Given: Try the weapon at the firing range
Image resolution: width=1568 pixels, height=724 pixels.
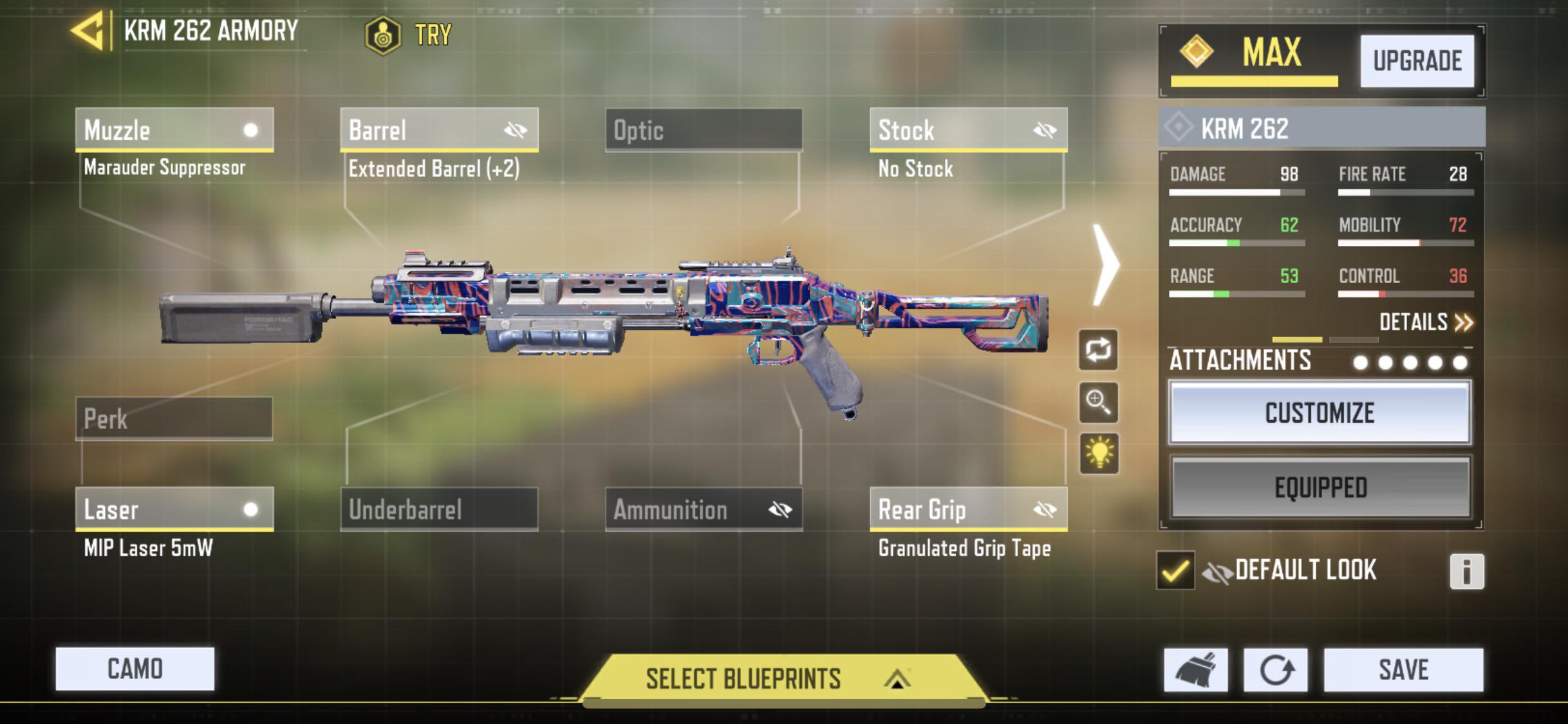Looking at the screenshot, I should pyautogui.click(x=409, y=35).
